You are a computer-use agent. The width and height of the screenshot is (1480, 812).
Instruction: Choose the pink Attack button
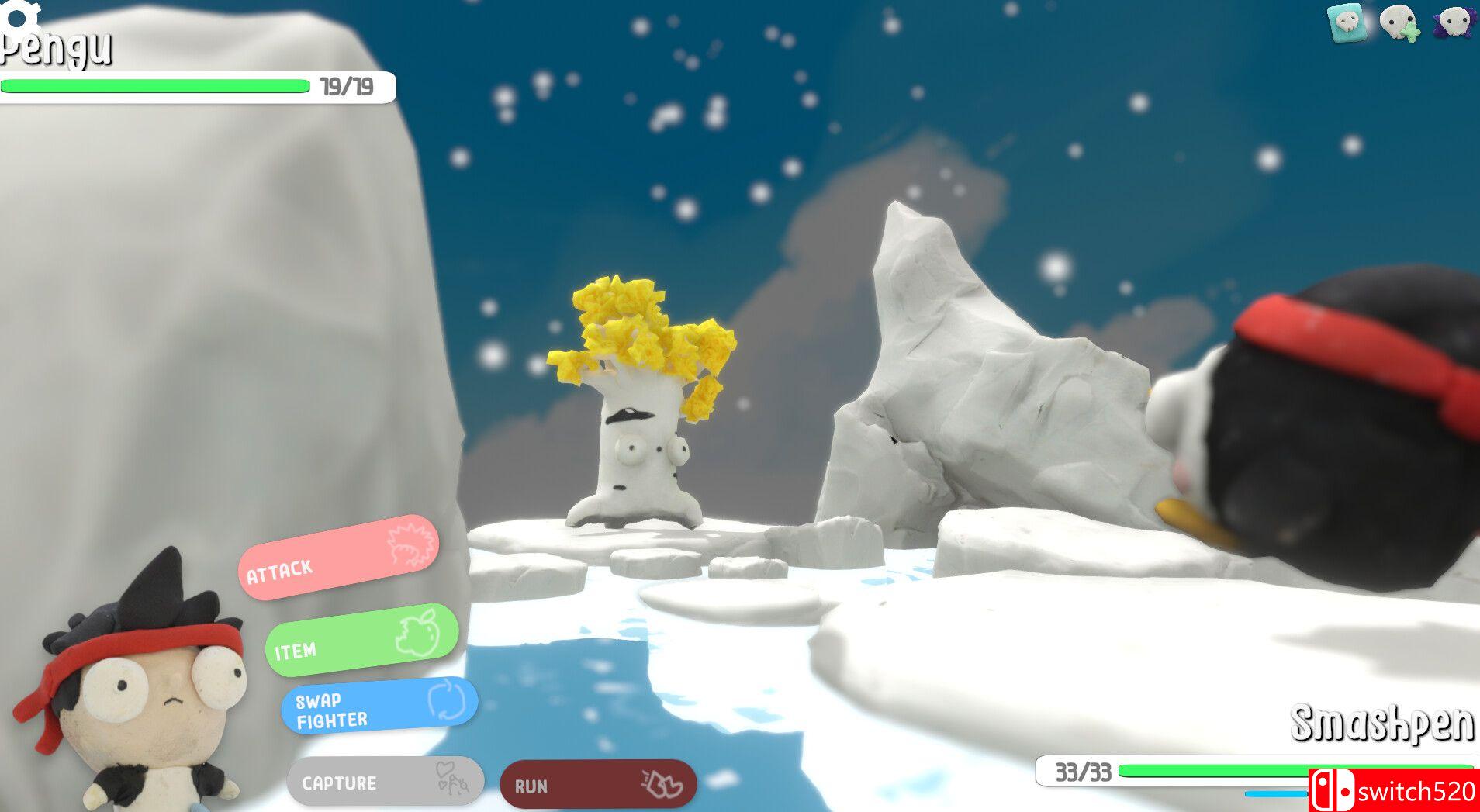[x=338, y=558]
